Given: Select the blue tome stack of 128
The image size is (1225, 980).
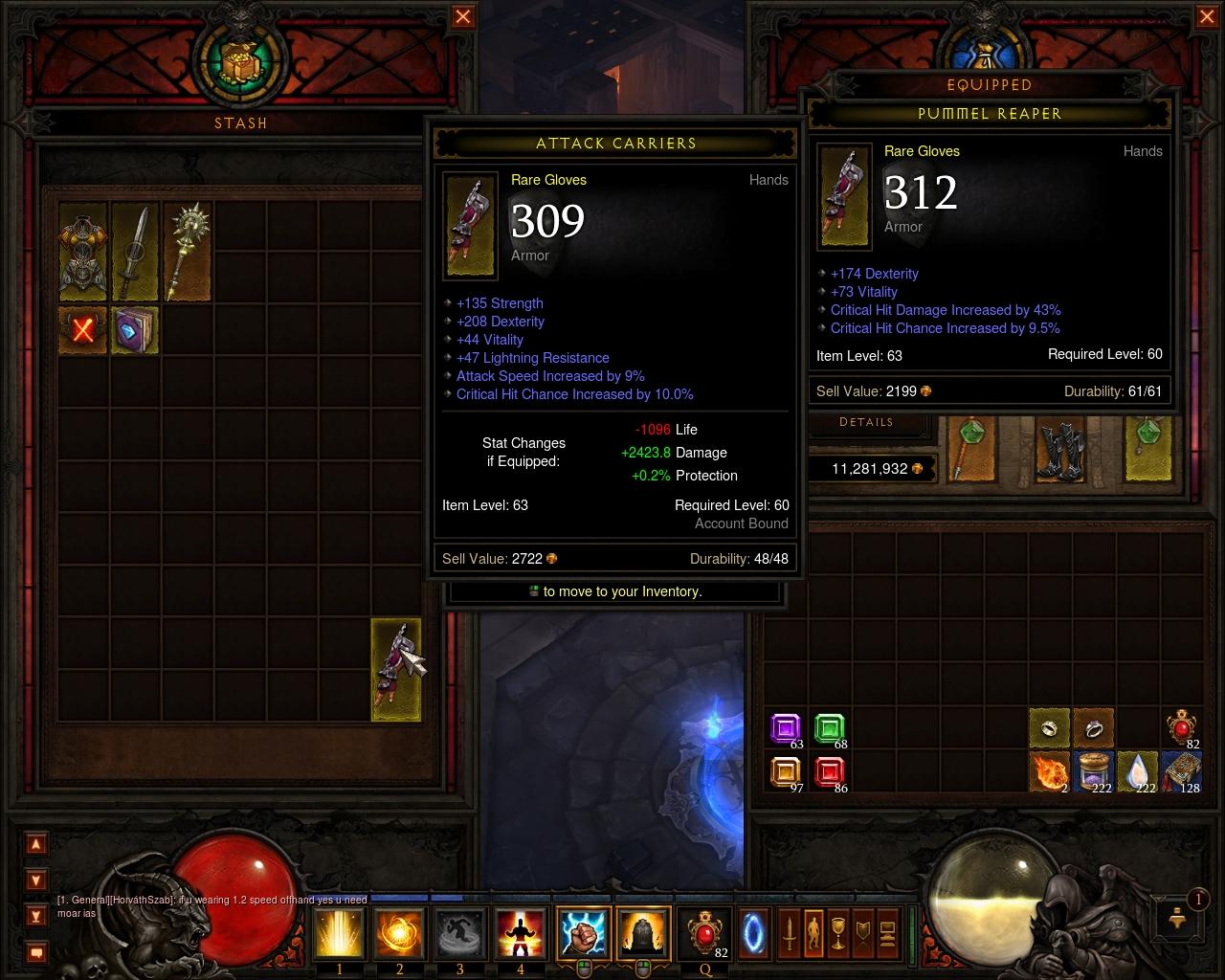Looking at the screenshot, I should [x=1181, y=771].
